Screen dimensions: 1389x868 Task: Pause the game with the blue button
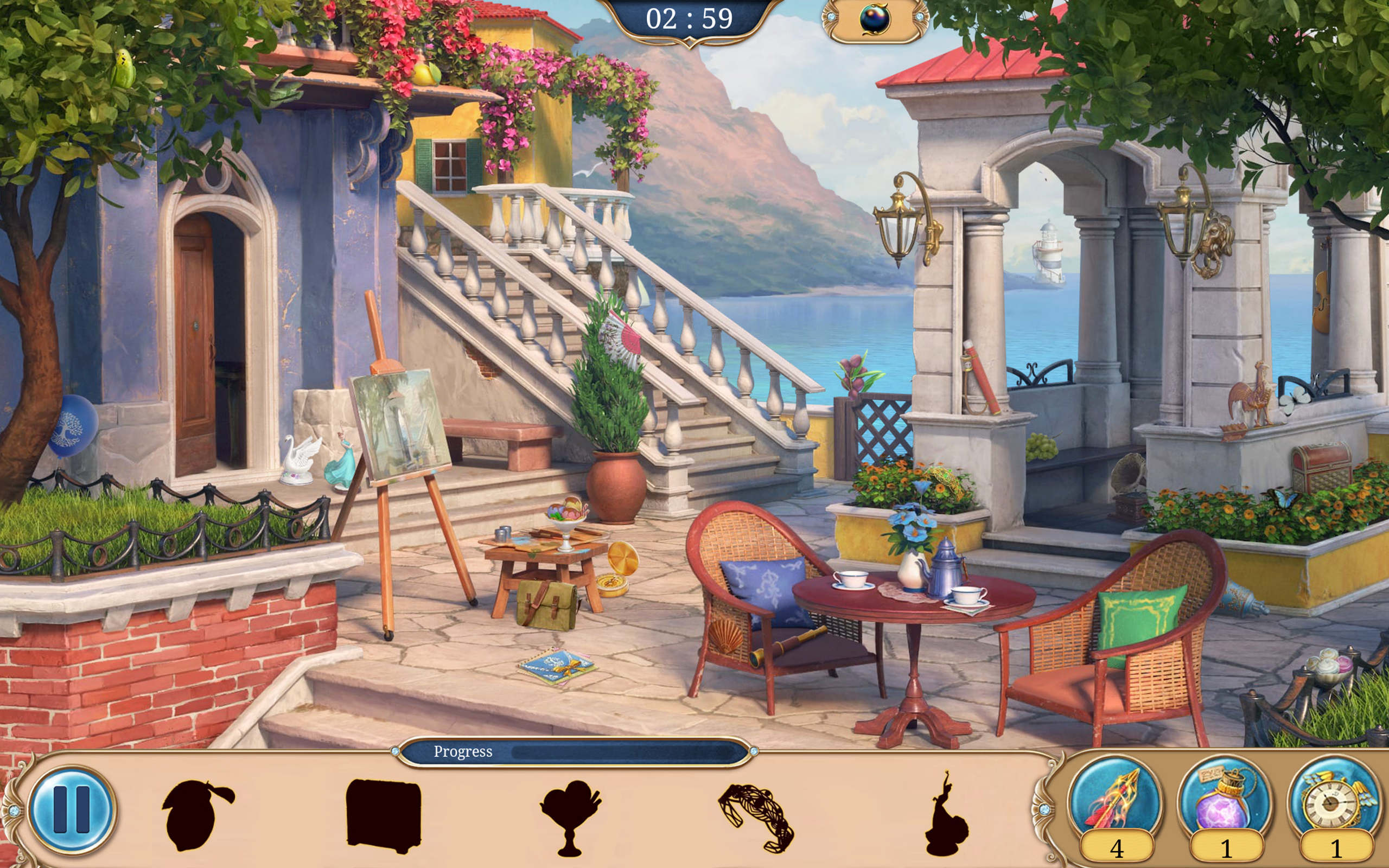(72, 810)
